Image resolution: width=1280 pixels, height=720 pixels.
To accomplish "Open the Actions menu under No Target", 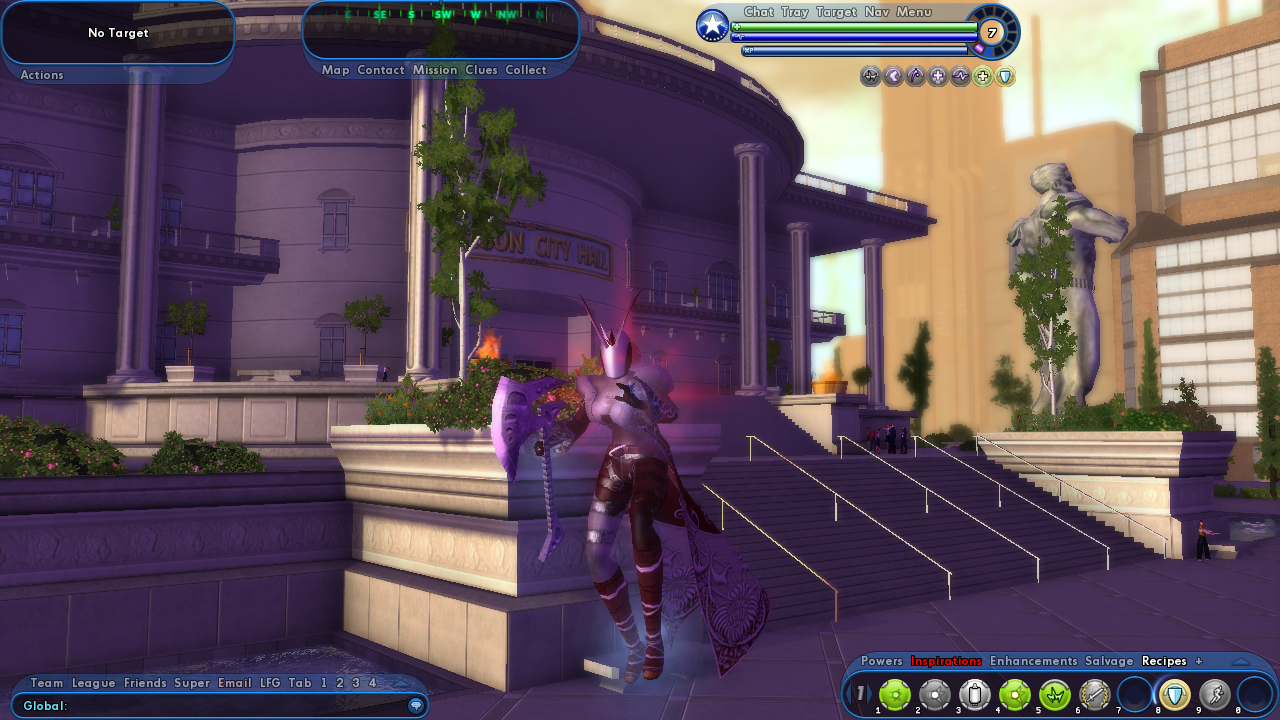I will (x=42, y=75).
